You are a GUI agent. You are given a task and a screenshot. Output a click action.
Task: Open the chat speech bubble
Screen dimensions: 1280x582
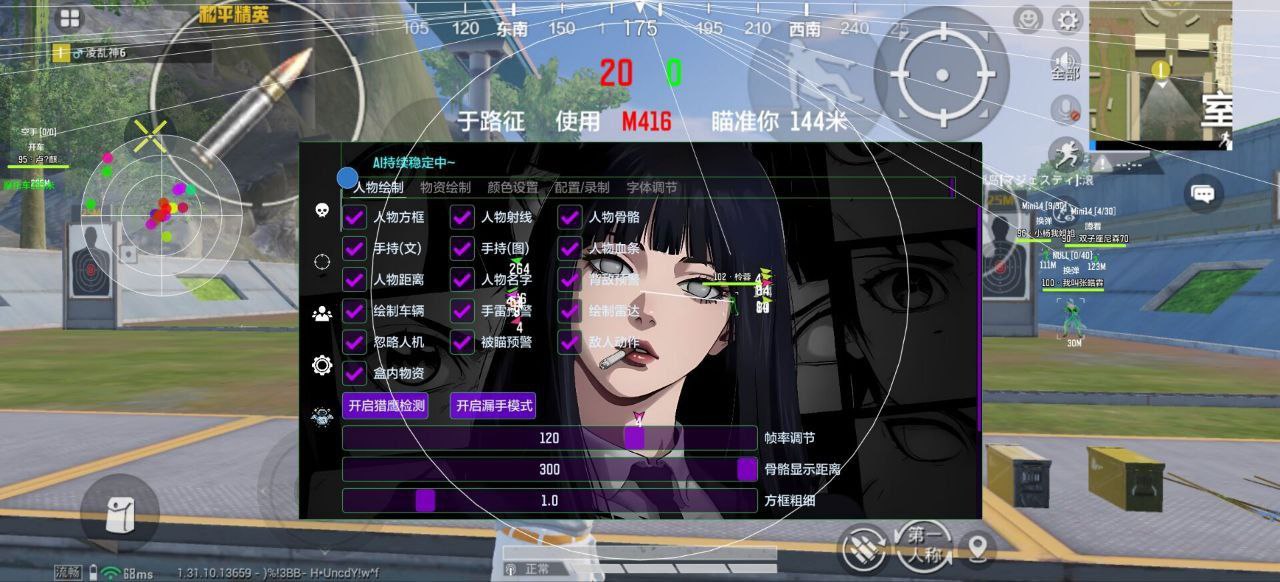[x=1203, y=194]
